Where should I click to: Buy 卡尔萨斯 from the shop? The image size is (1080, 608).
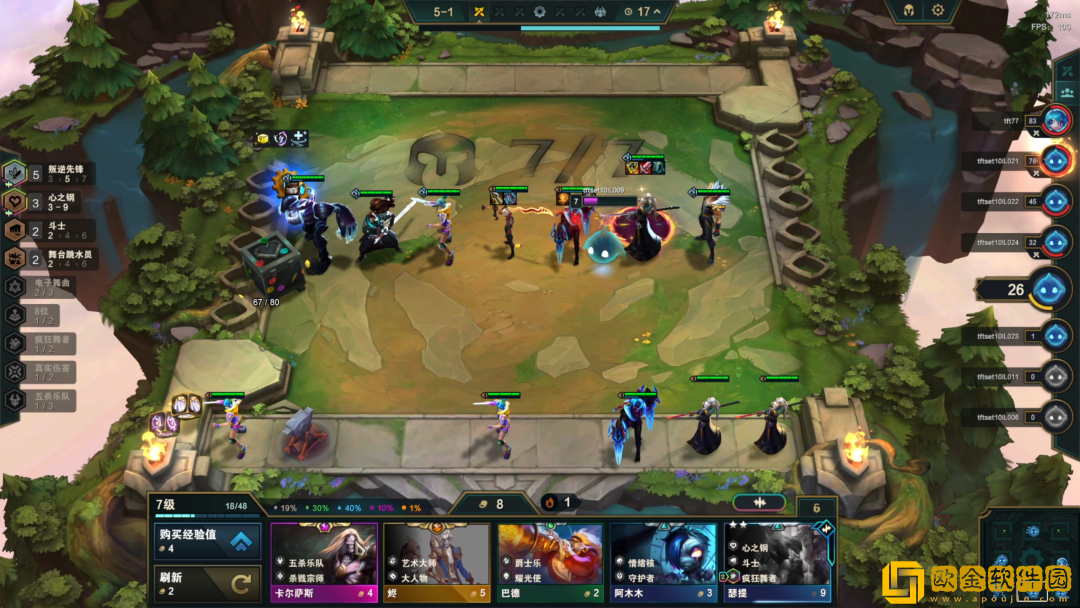324,562
